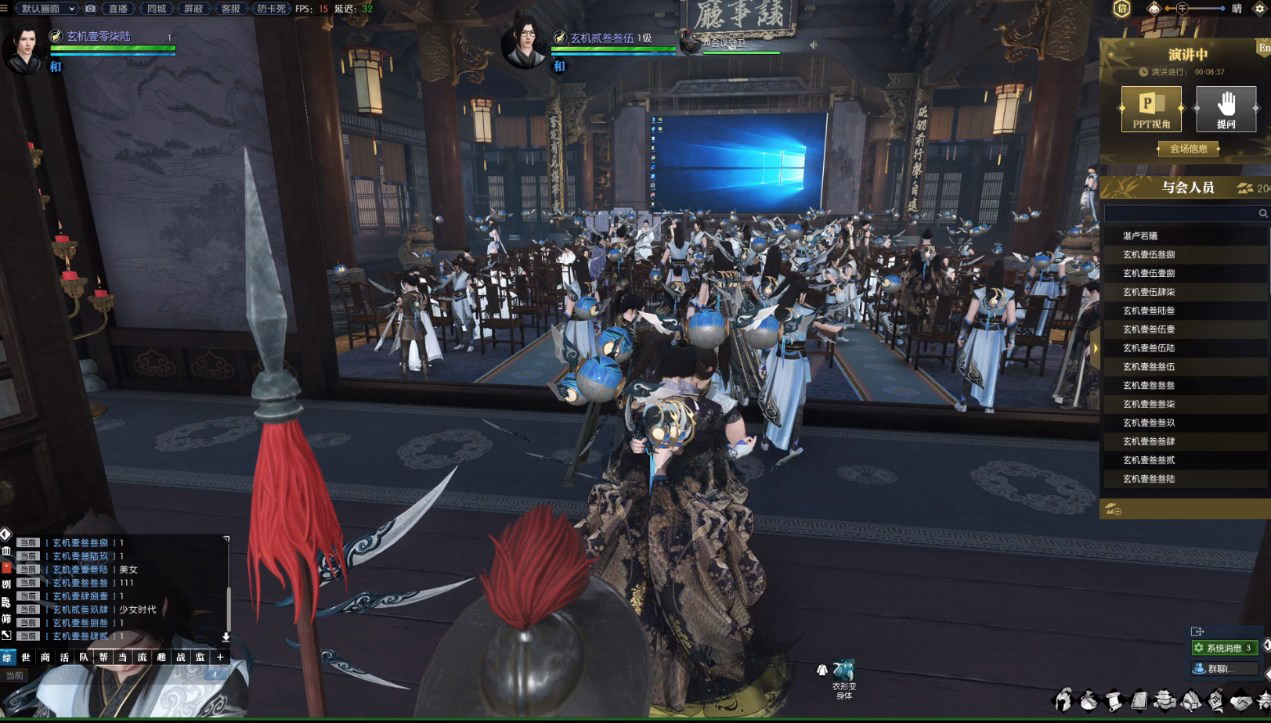Click the 同城 button

[156, 8]
